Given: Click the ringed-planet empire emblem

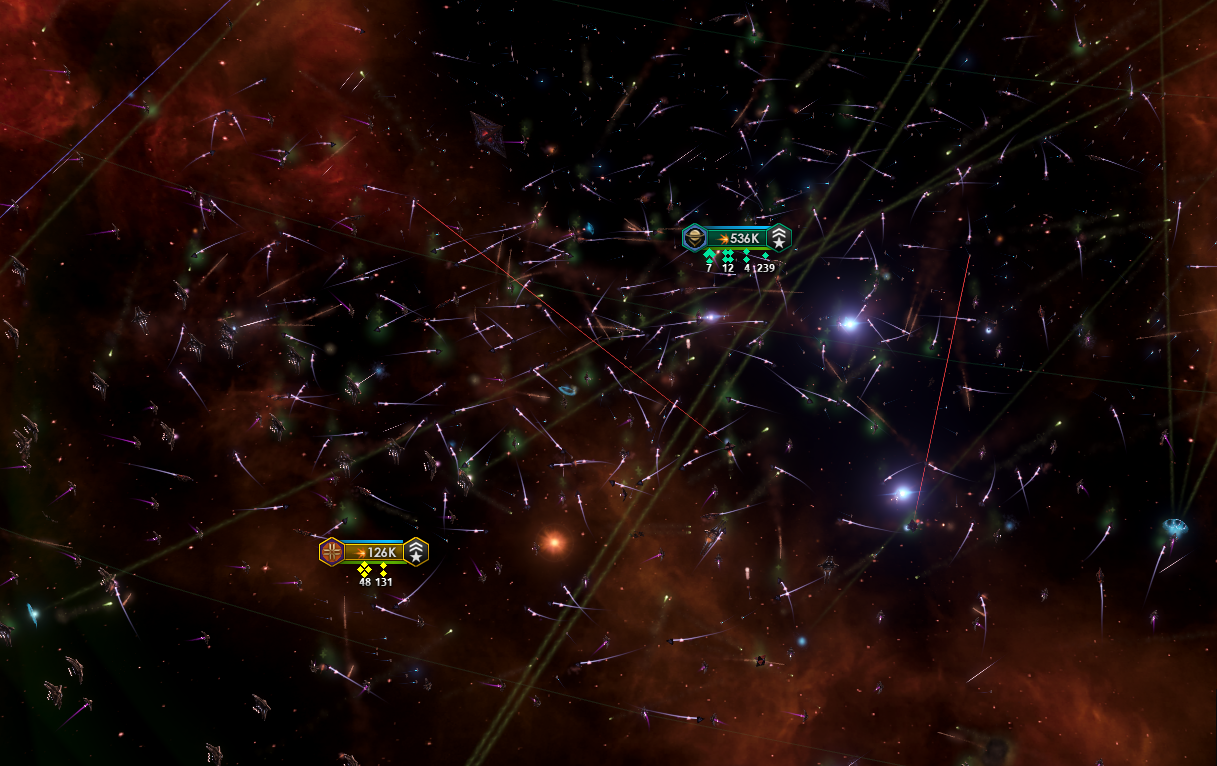Looking at the screenshot, I should coord(694,238).
